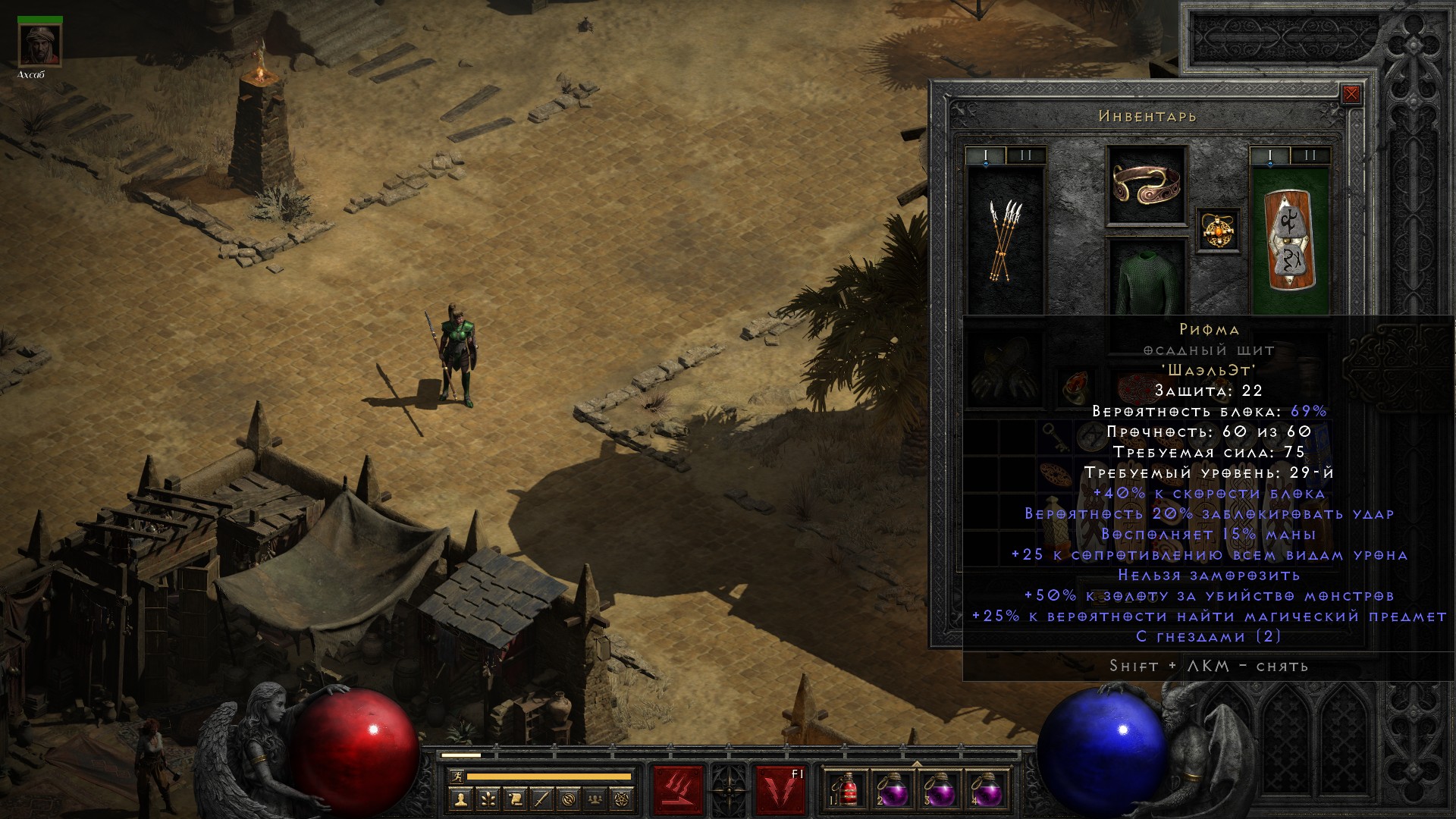Open the pentagram game menu button
Image resolution: width=1456 pixels, height=819 pixels.
(623, 799)
